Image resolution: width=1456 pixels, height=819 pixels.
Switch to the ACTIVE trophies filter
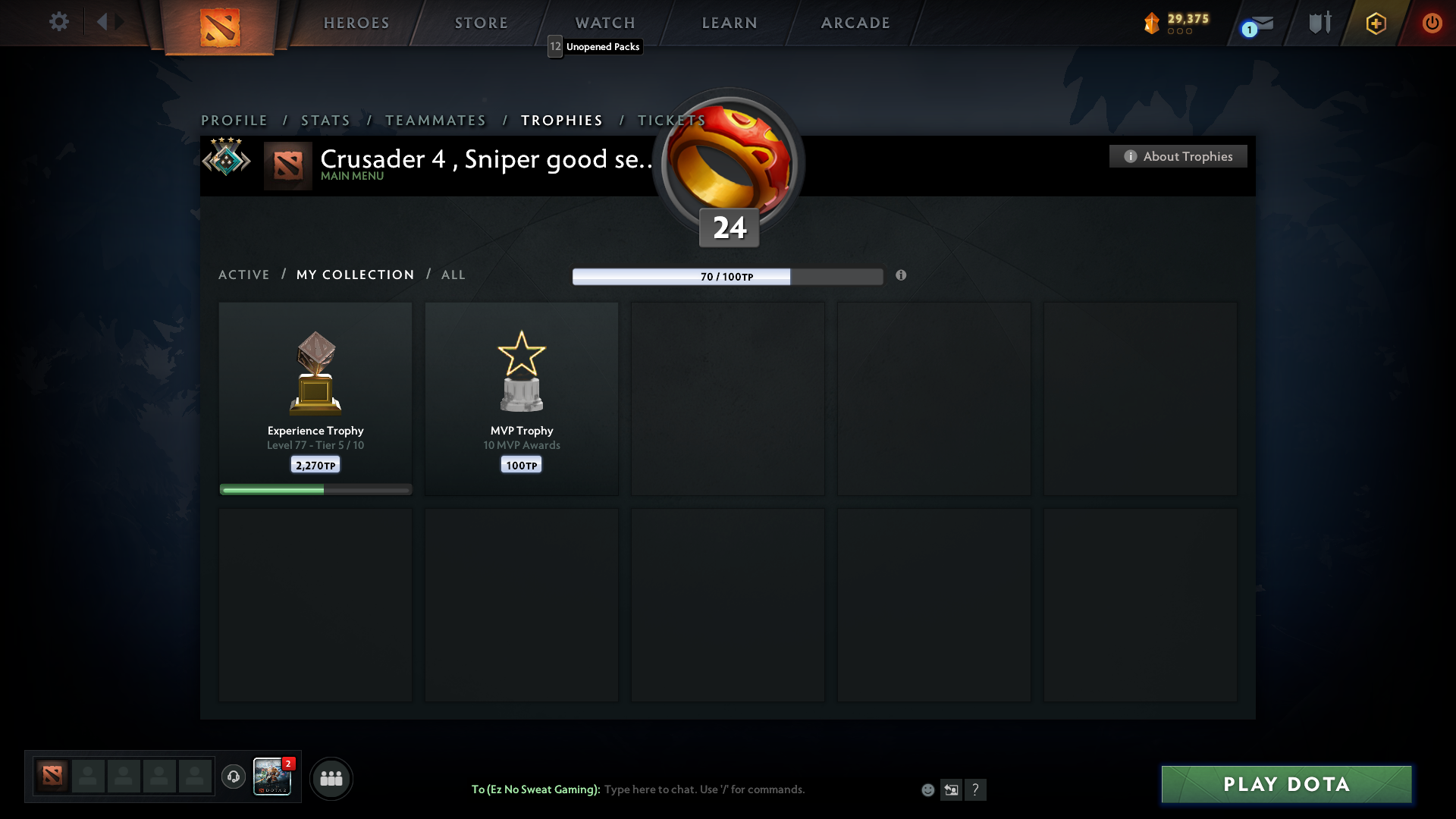(244, 275)
